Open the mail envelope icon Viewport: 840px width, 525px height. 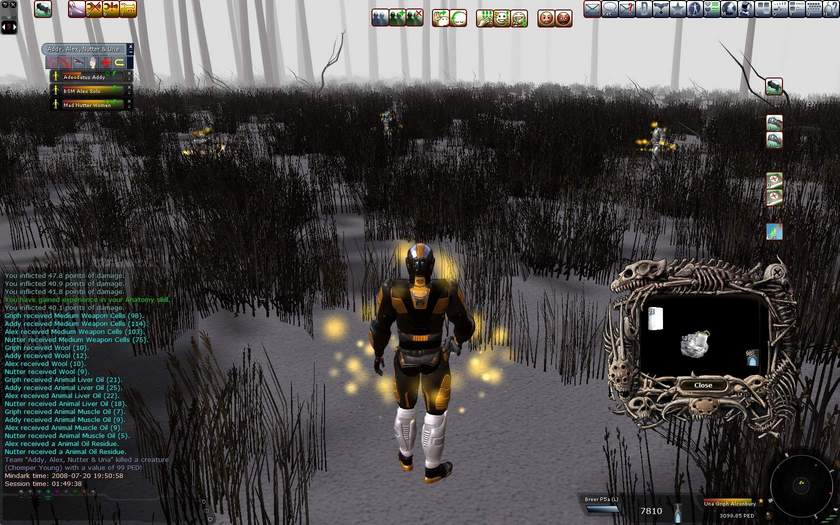tap(592, 9)
